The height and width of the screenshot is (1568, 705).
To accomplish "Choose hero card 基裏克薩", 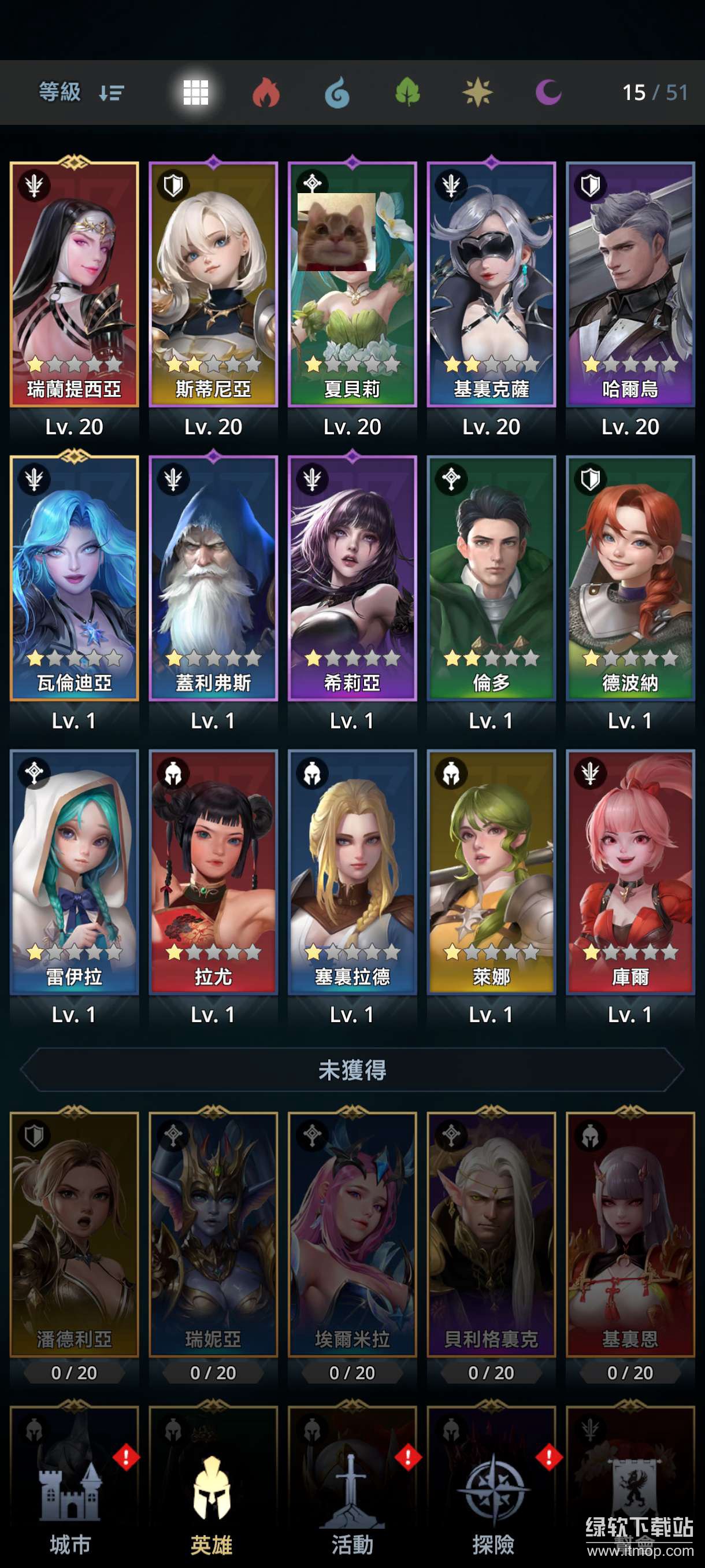I will pos(491,285).
